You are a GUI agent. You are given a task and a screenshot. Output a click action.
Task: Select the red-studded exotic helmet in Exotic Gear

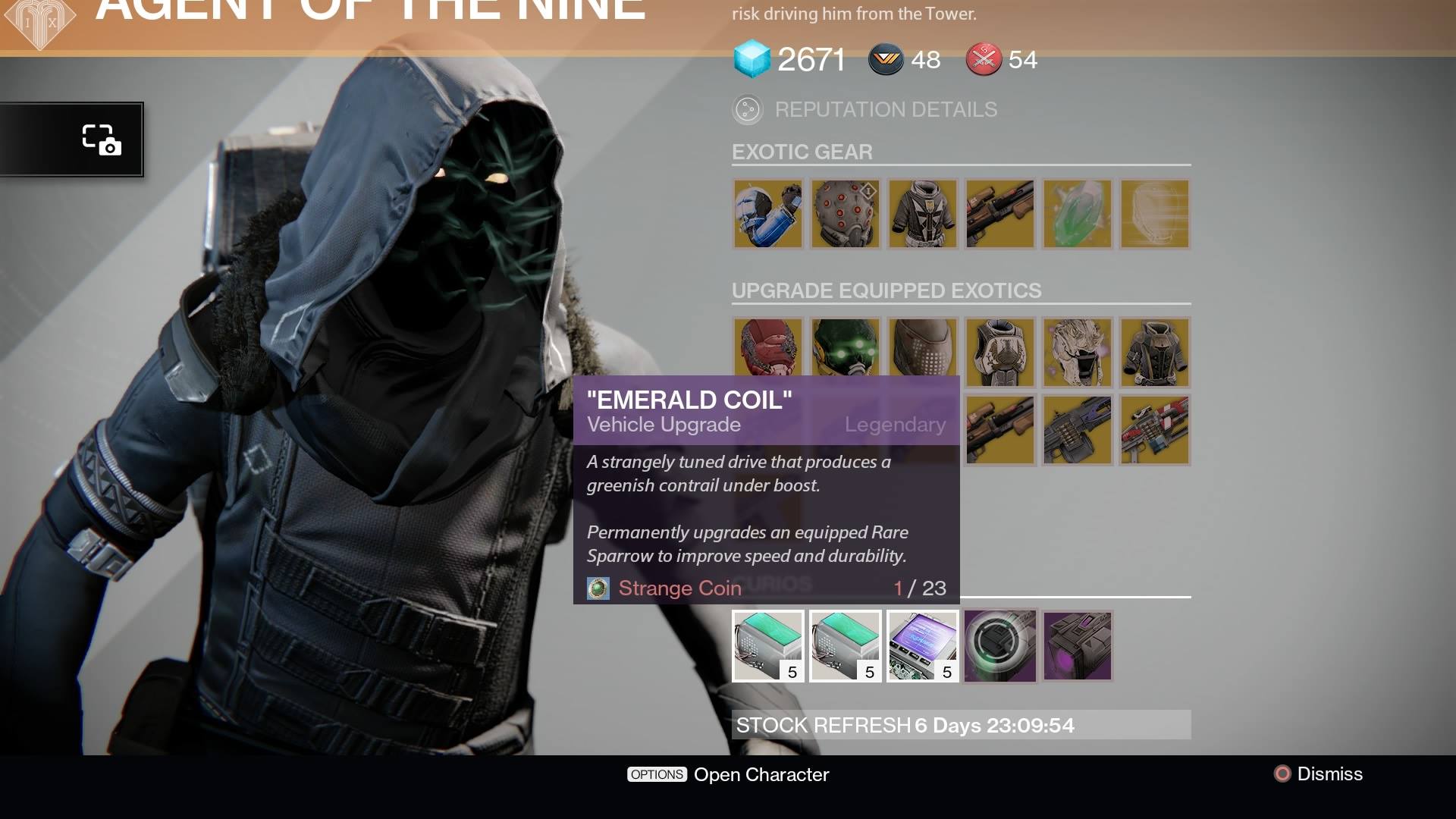point(845,215)
